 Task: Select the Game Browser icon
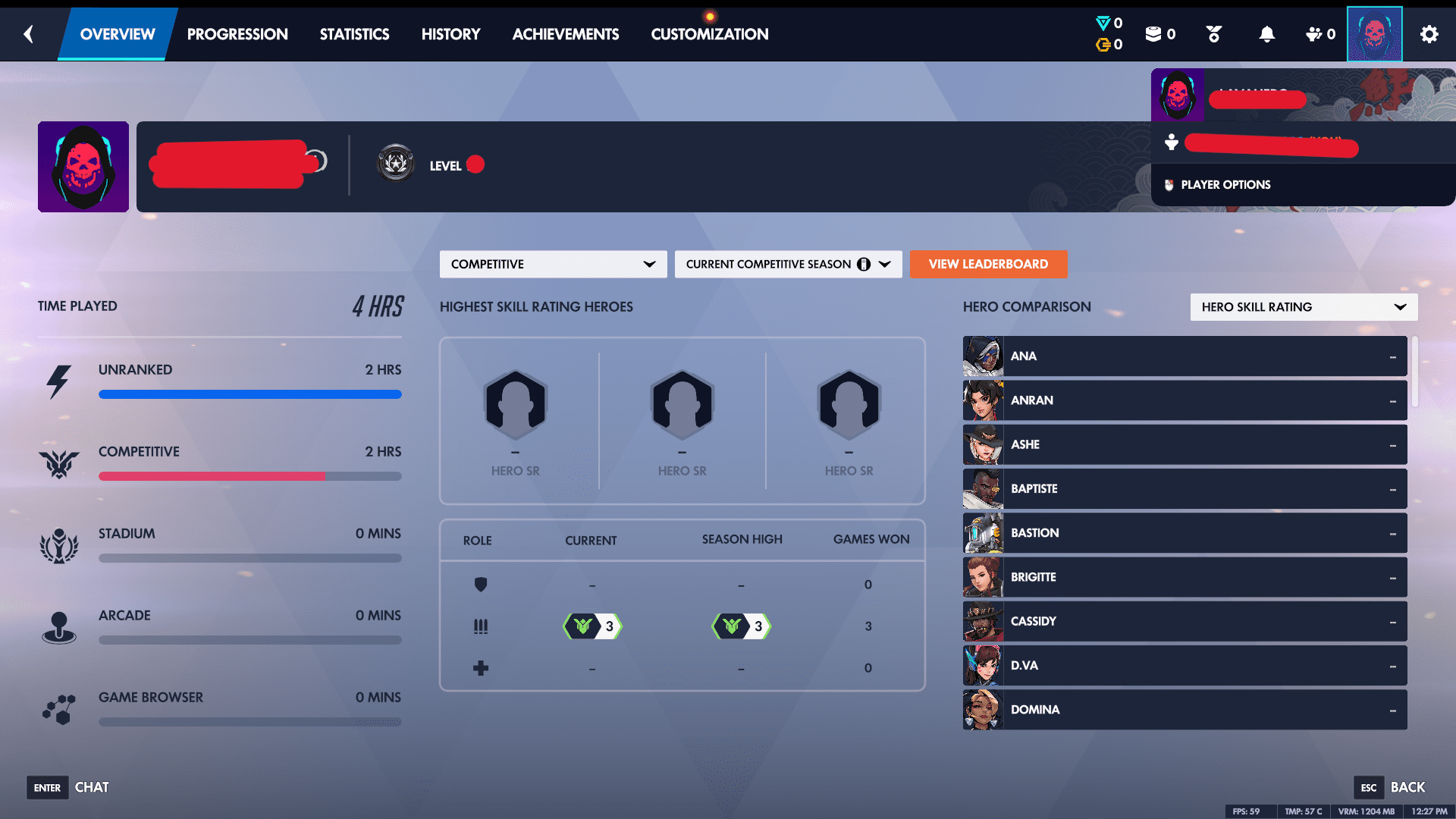click(x=61, y=709)
